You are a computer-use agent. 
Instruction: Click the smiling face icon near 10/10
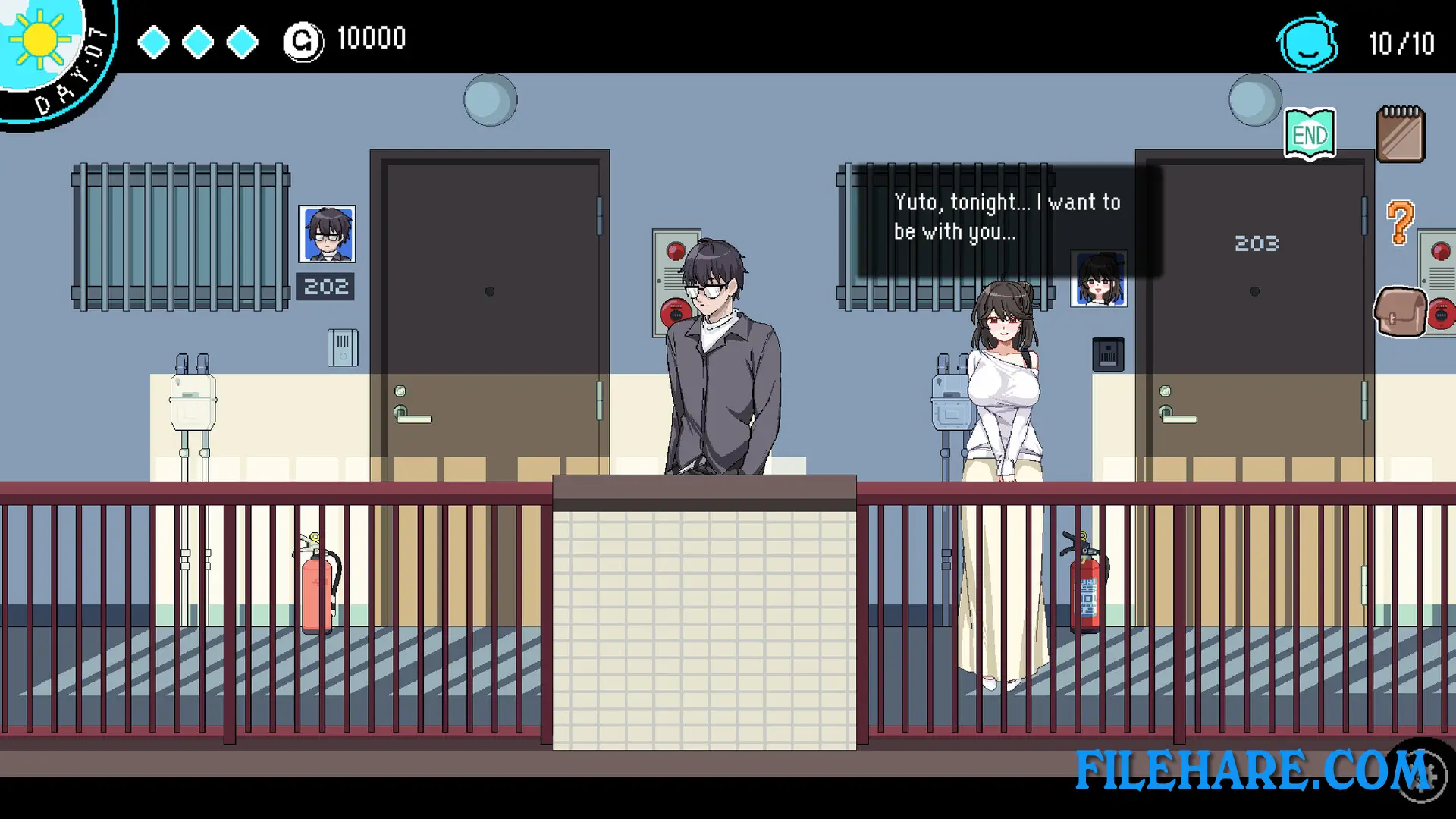pos(1307,43)
